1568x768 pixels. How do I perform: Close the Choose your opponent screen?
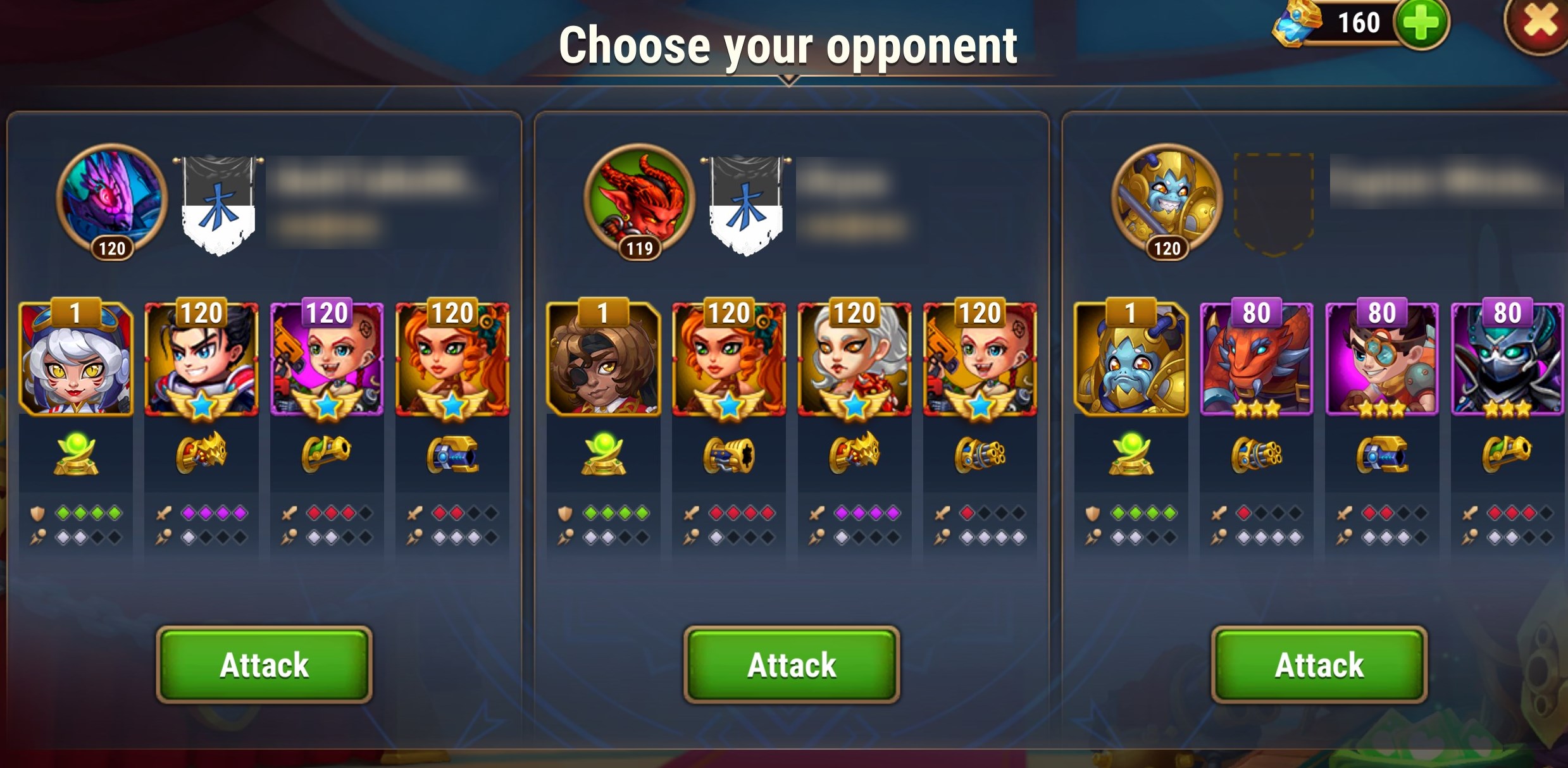click(1539, 24)
